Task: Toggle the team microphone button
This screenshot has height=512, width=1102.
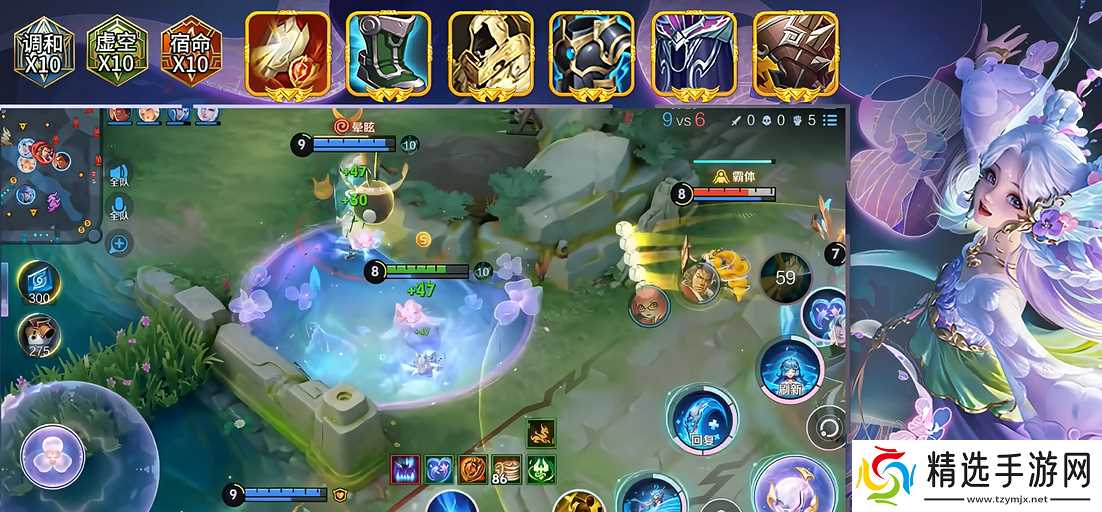Action: (x=119, y=208)
